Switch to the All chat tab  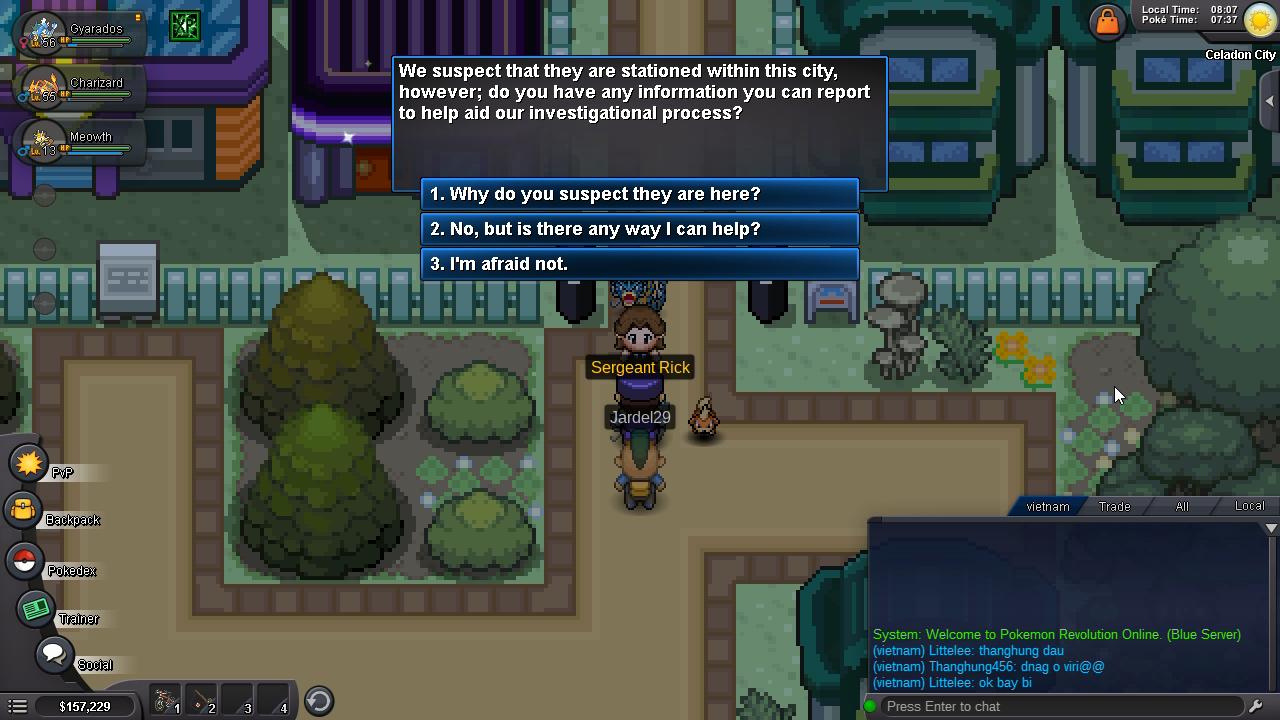coord(1181,506)
